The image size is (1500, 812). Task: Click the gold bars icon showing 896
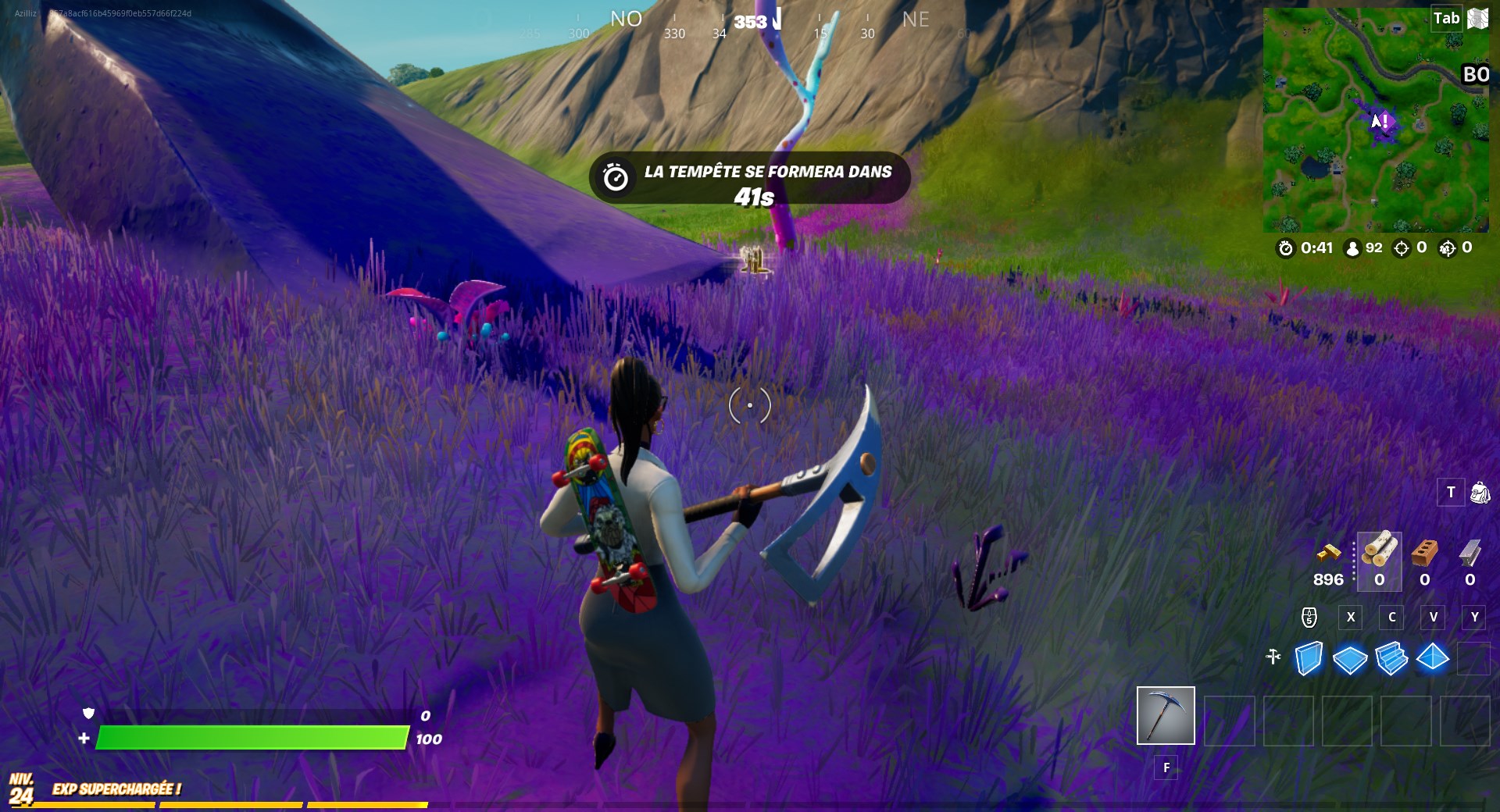tap(1328, 554)
